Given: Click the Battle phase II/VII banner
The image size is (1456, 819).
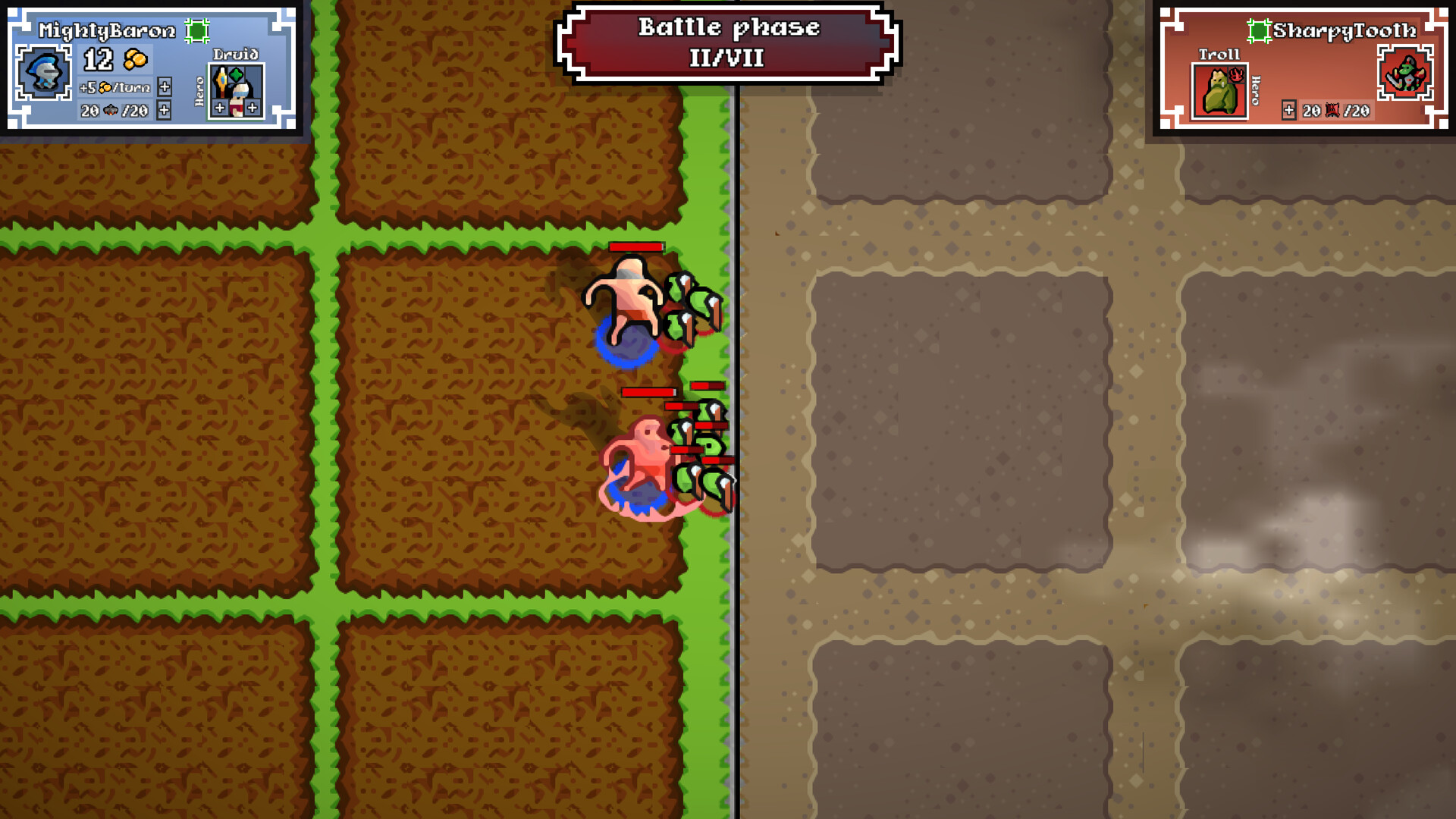Looking at the screenshot, I should (x=728, y=42).
